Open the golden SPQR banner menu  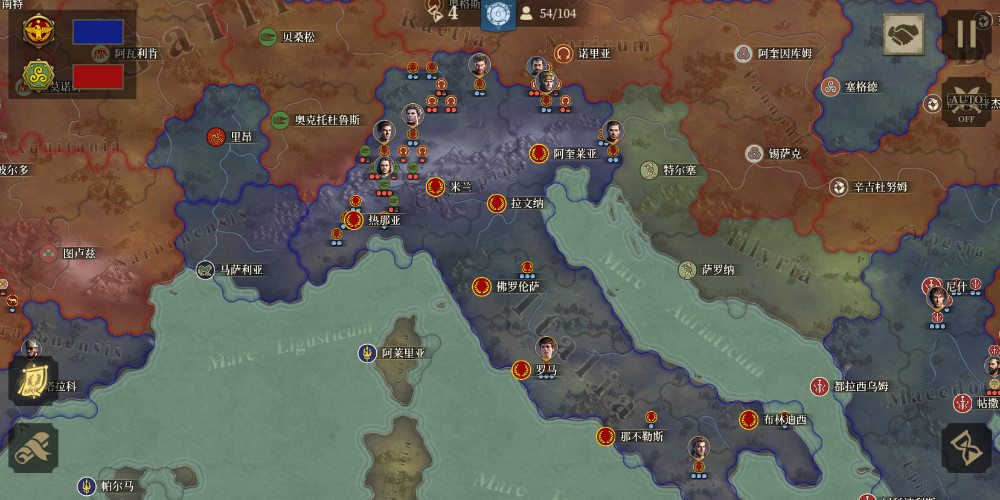click(x=33, y=381)
